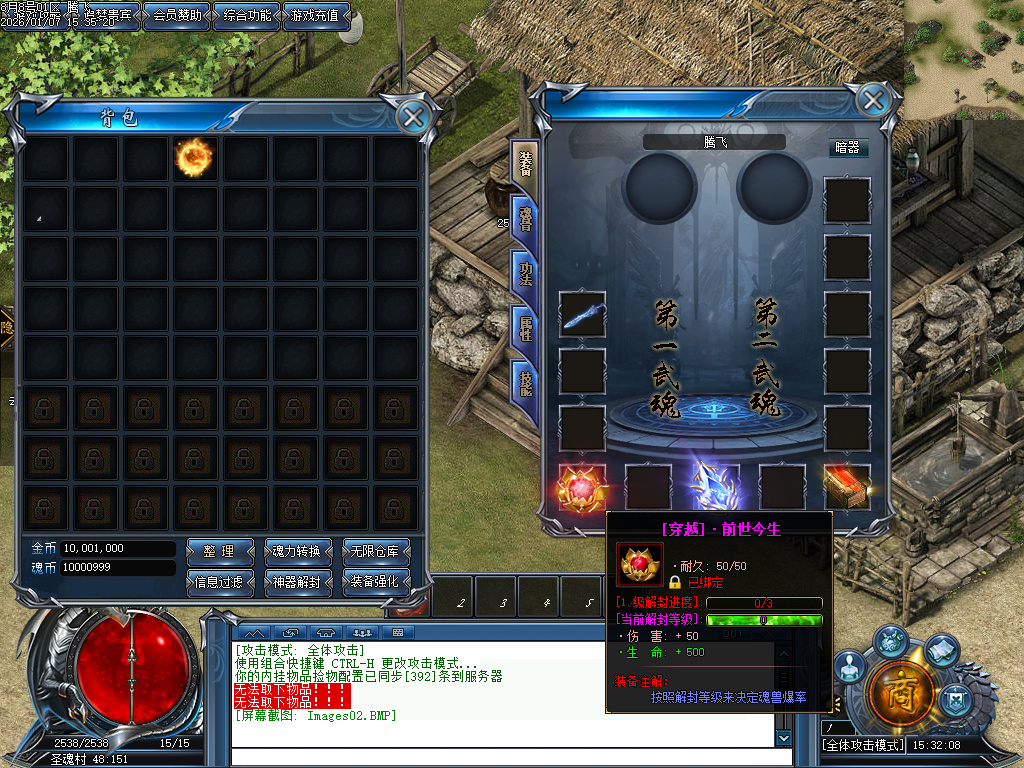This screenshot has width=1024, height=768.
Task: Select the fireball item in the backpack
Action: (194, 157)
